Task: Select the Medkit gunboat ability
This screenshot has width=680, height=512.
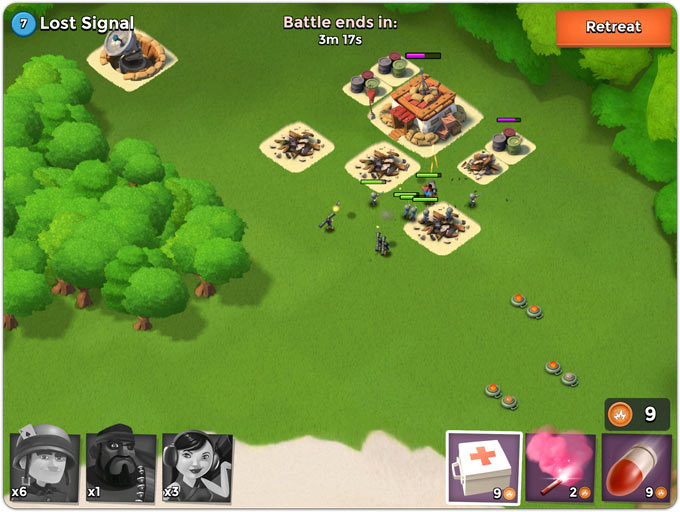Action: click(483, 467)
